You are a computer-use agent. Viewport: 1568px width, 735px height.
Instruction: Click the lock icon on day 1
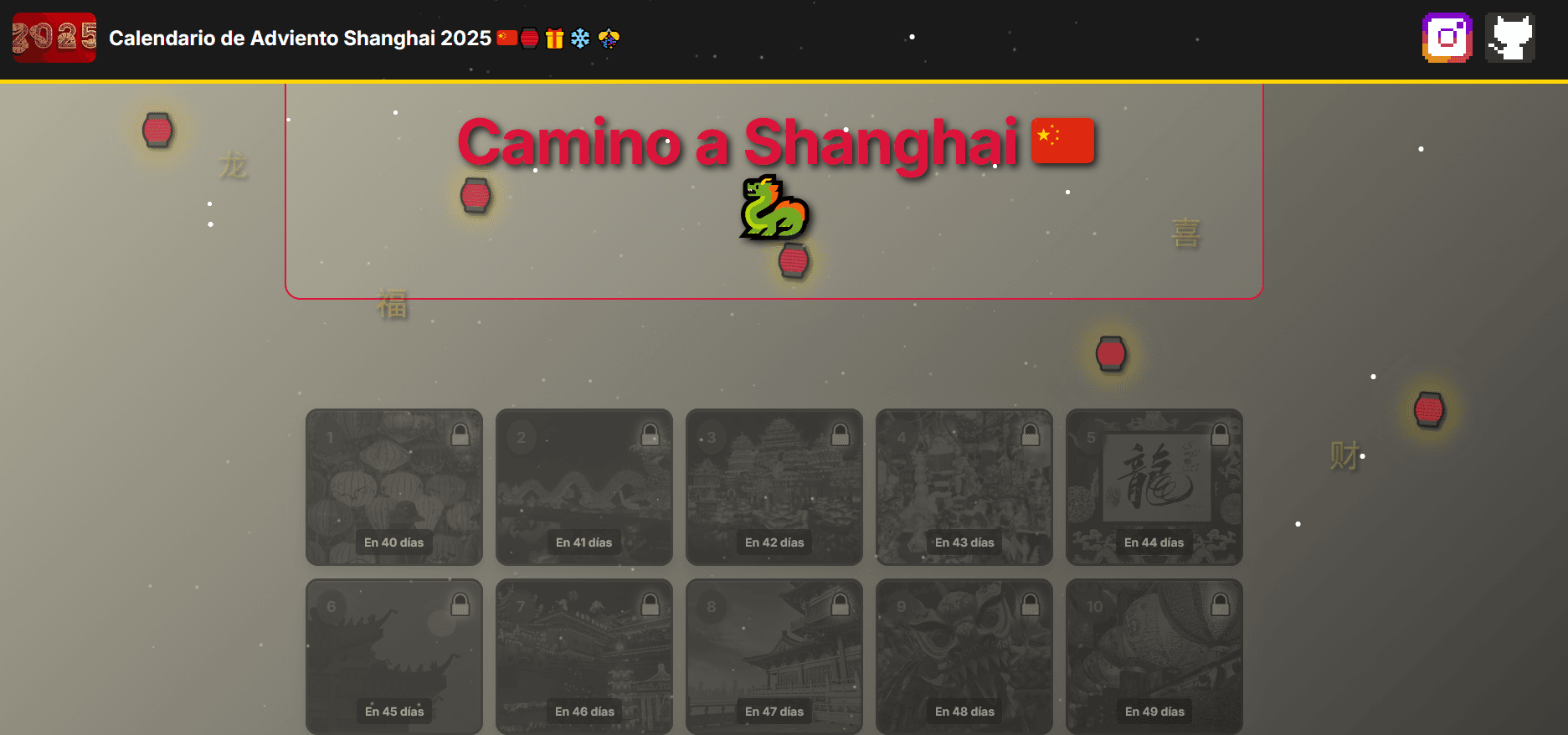tap(459, 434)
